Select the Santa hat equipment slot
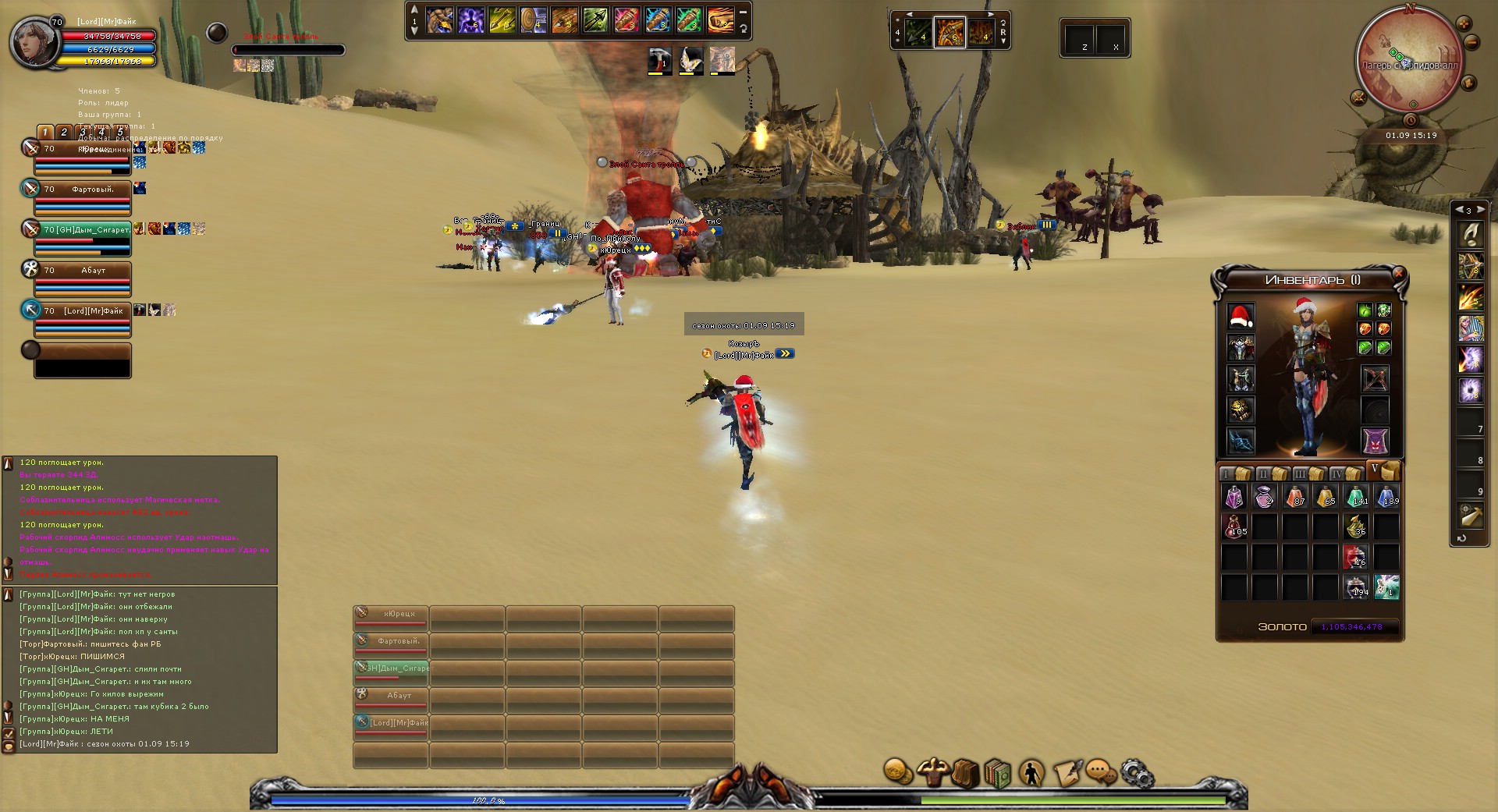 click(x=1241, y=317)
